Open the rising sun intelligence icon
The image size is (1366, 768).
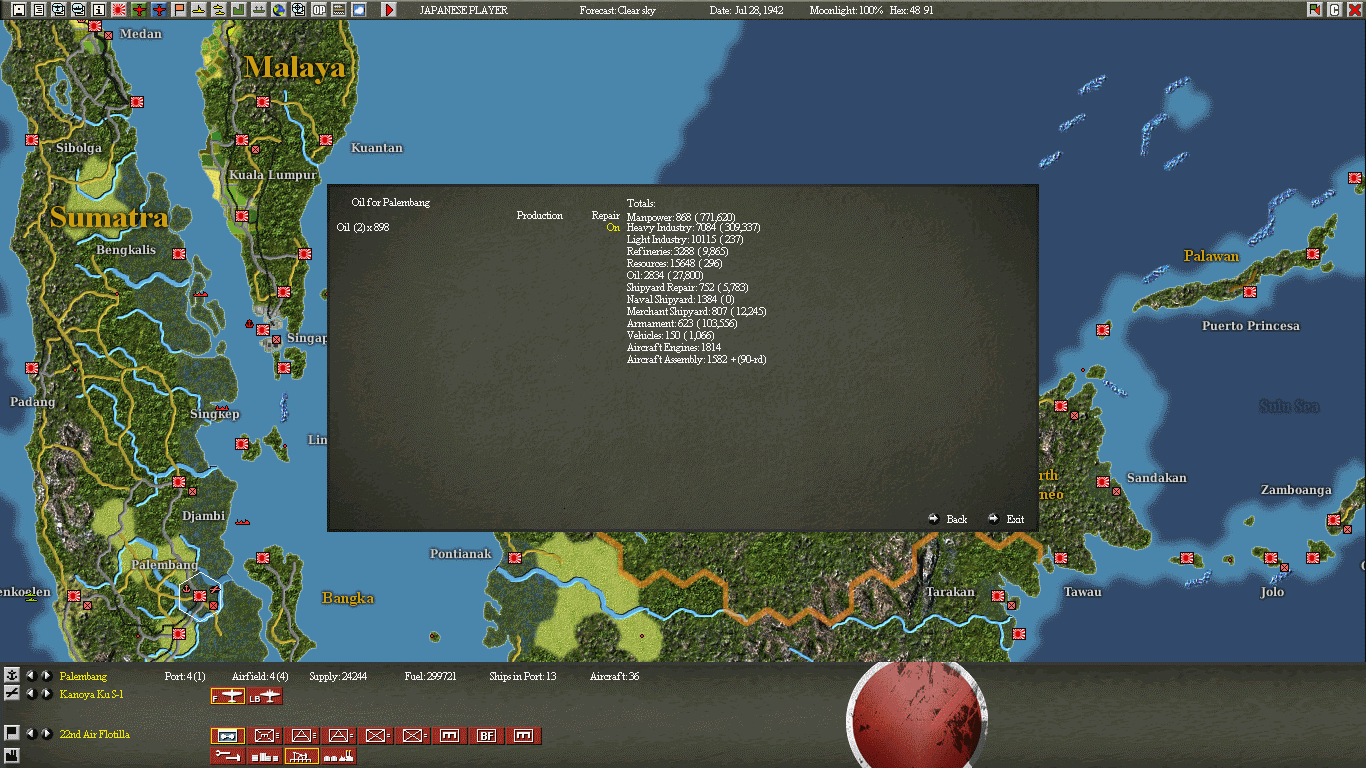[x=120, y=10]
